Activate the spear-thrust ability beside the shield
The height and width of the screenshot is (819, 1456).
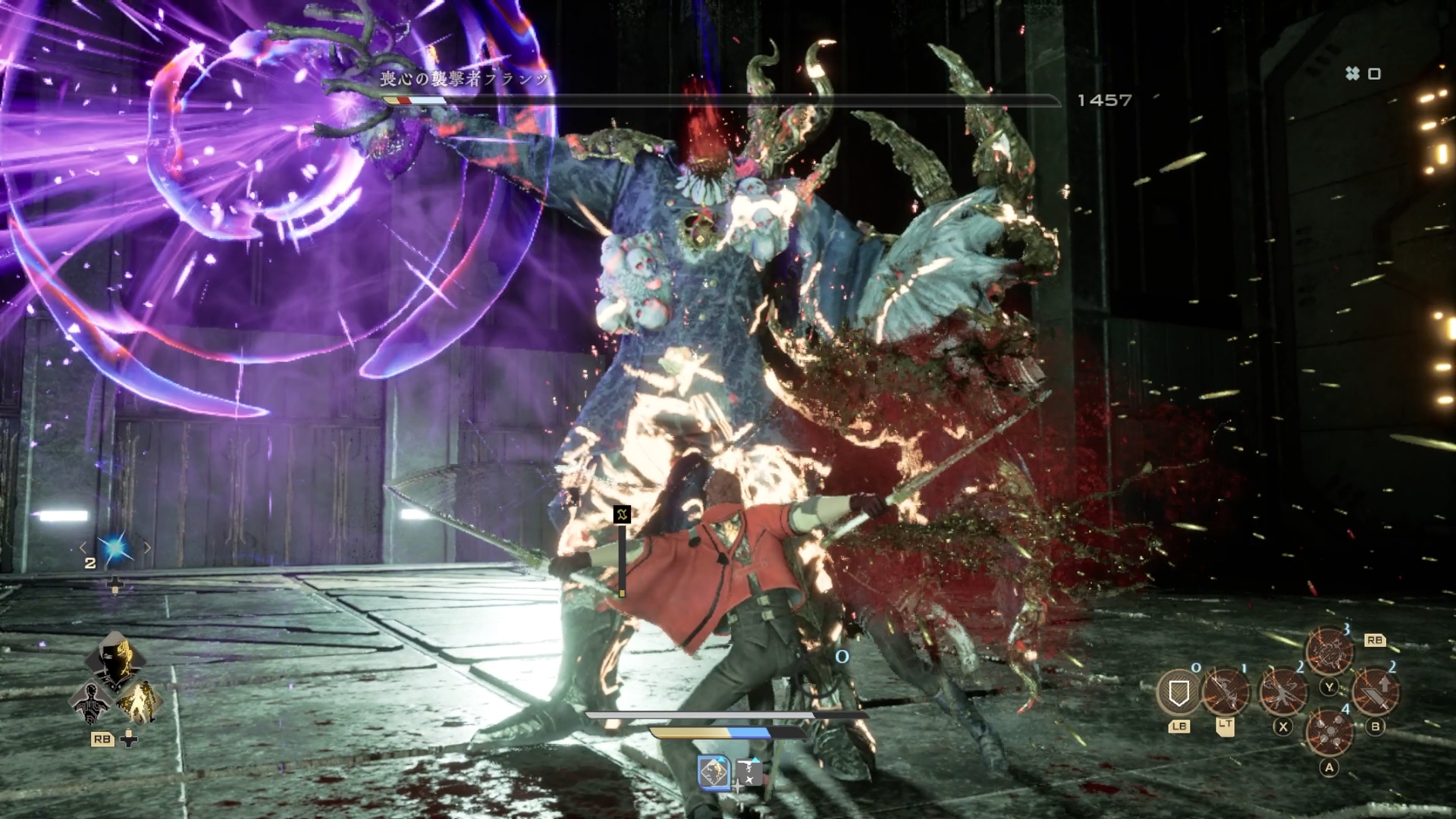(1225, 692)
